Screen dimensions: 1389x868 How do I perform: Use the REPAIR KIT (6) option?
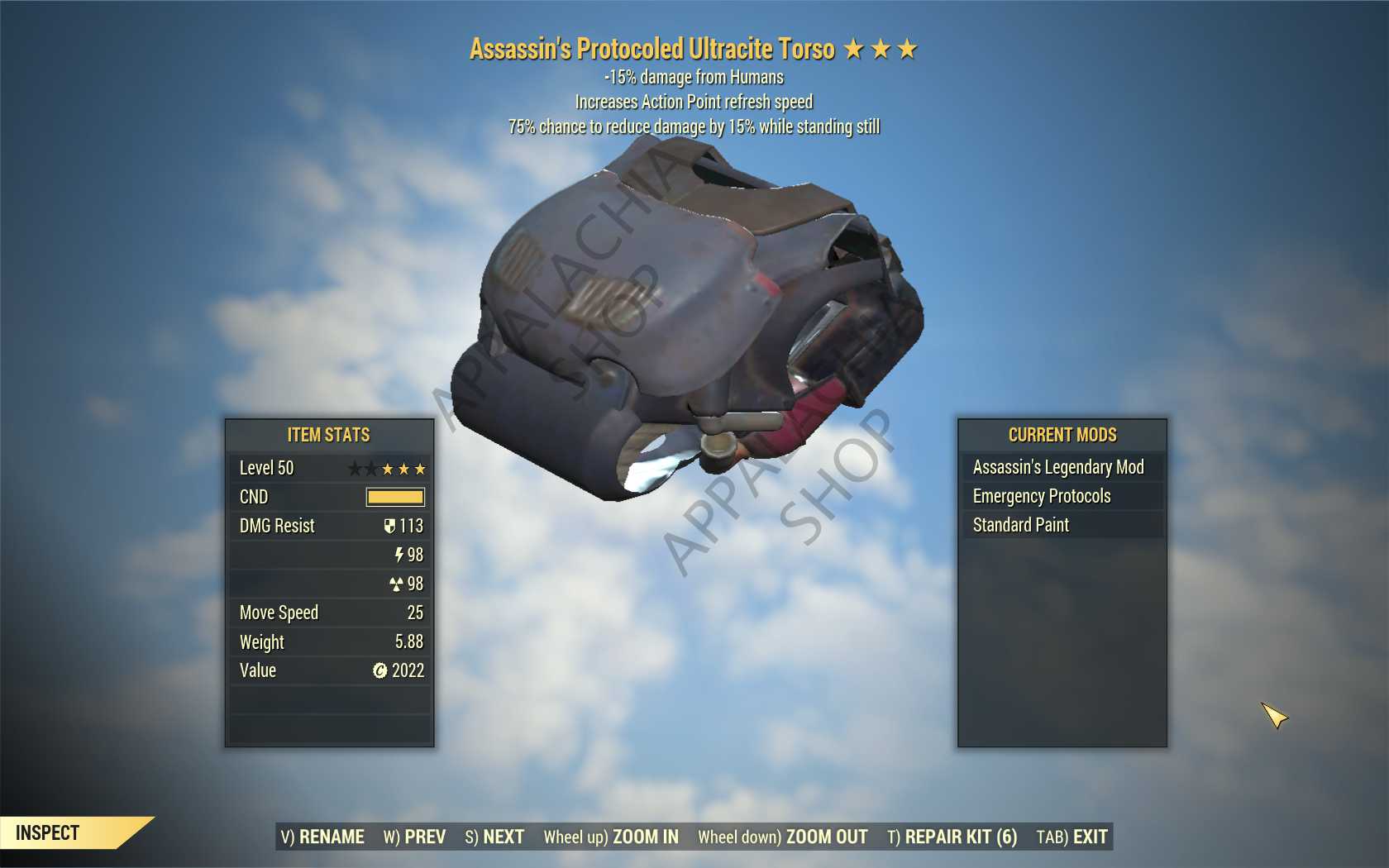952,837
